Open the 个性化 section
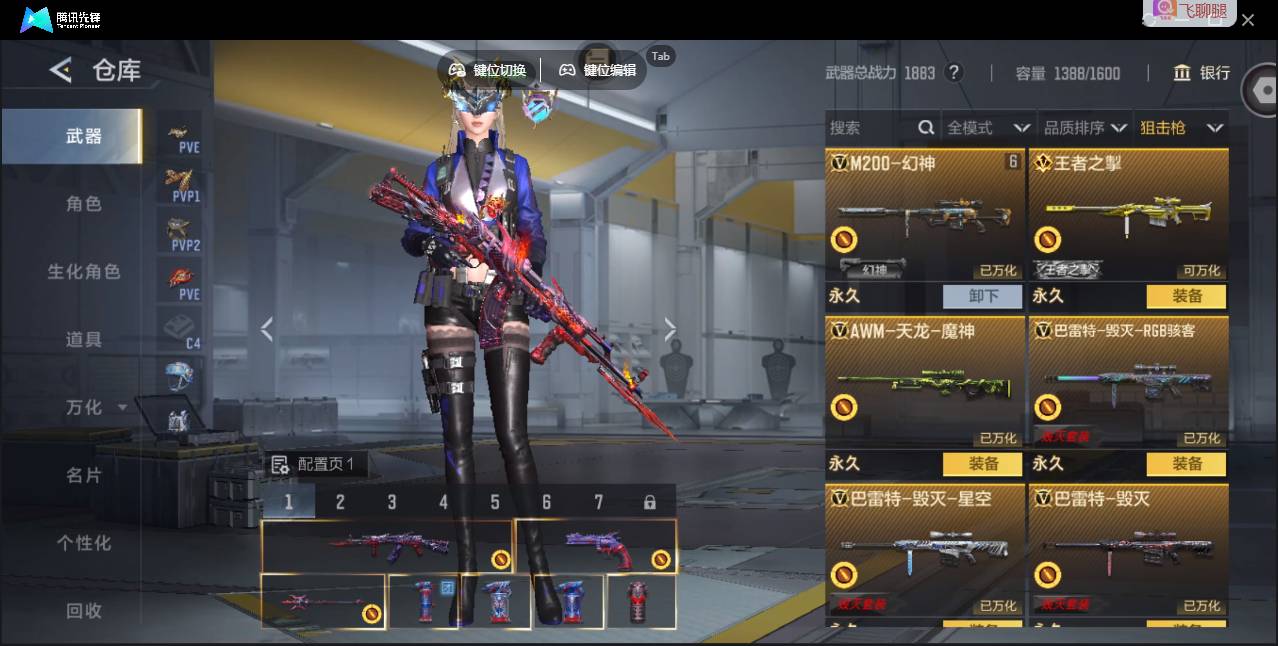 click(x=84, y=543)
